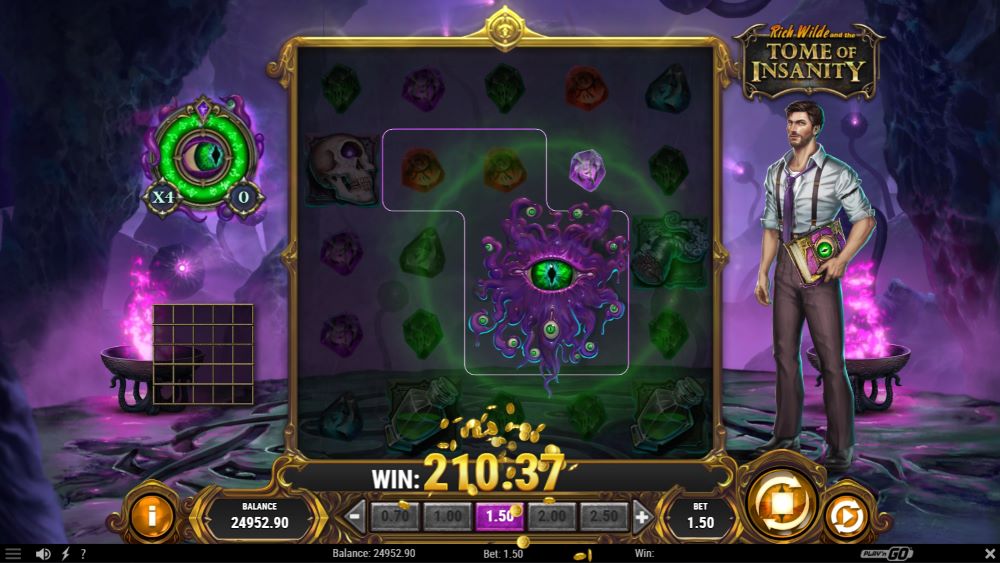Toggle the lightning bolt fast play
This screenshot has height=563, width=1000.
(66, 553)
